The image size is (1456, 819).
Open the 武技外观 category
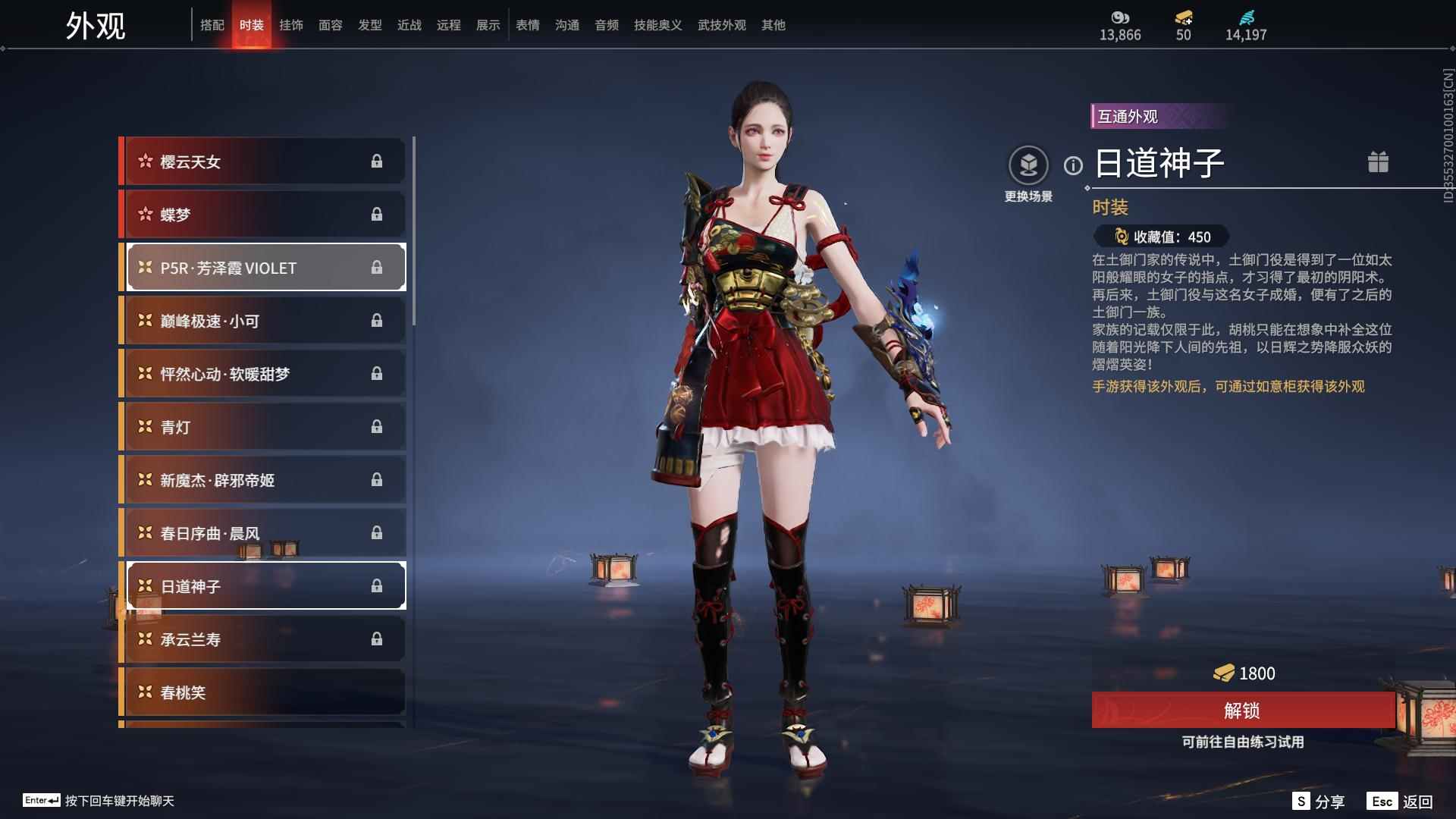coord(721,24)
